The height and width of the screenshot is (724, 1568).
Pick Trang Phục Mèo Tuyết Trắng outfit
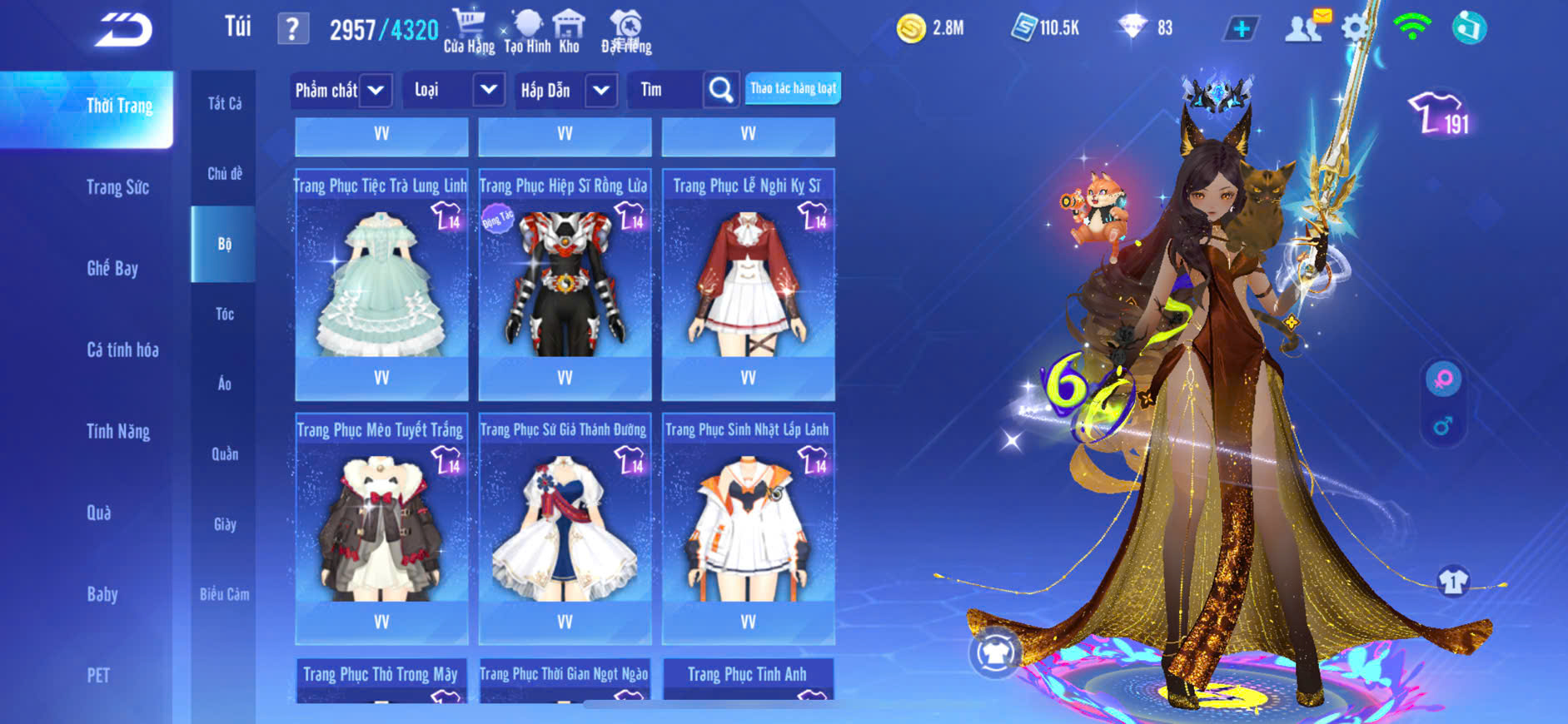pyautogui.click(x=381, y=527)
